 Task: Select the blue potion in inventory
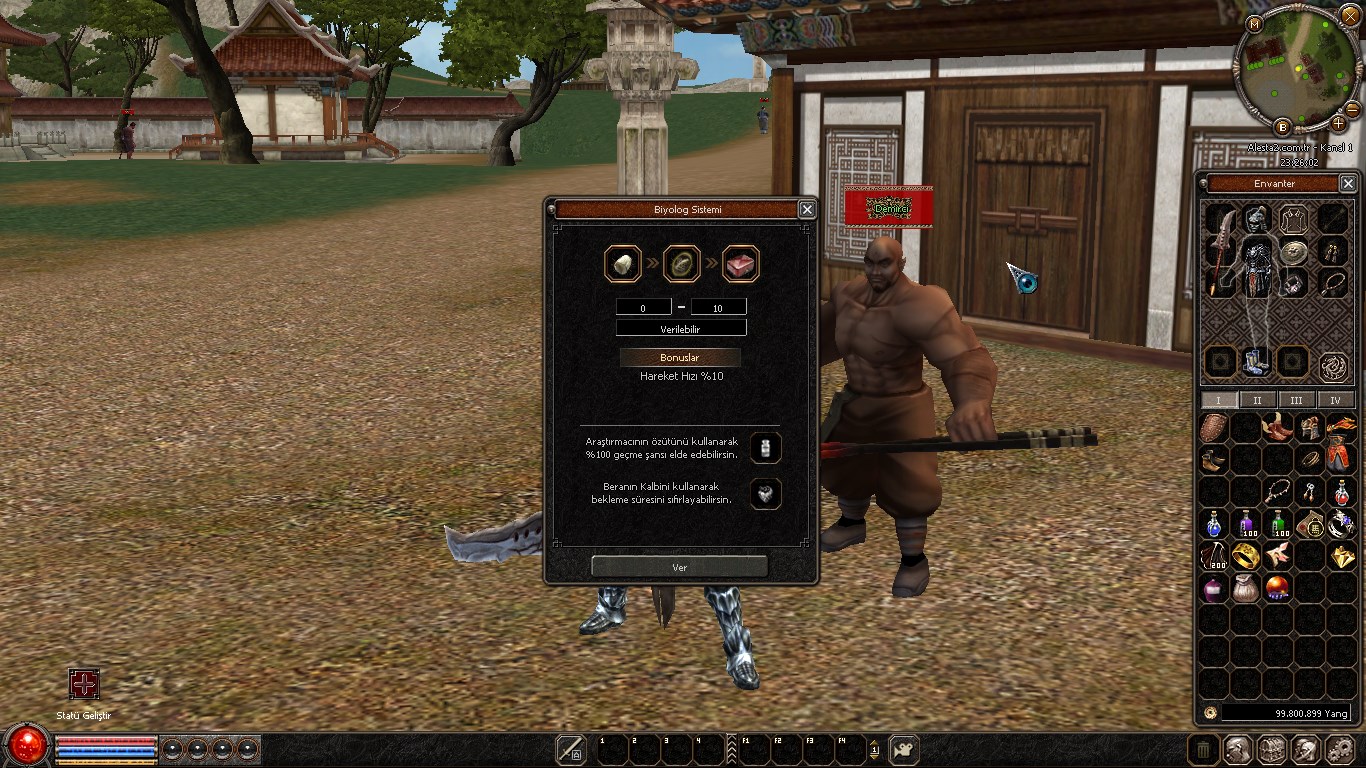[1215, 524]
